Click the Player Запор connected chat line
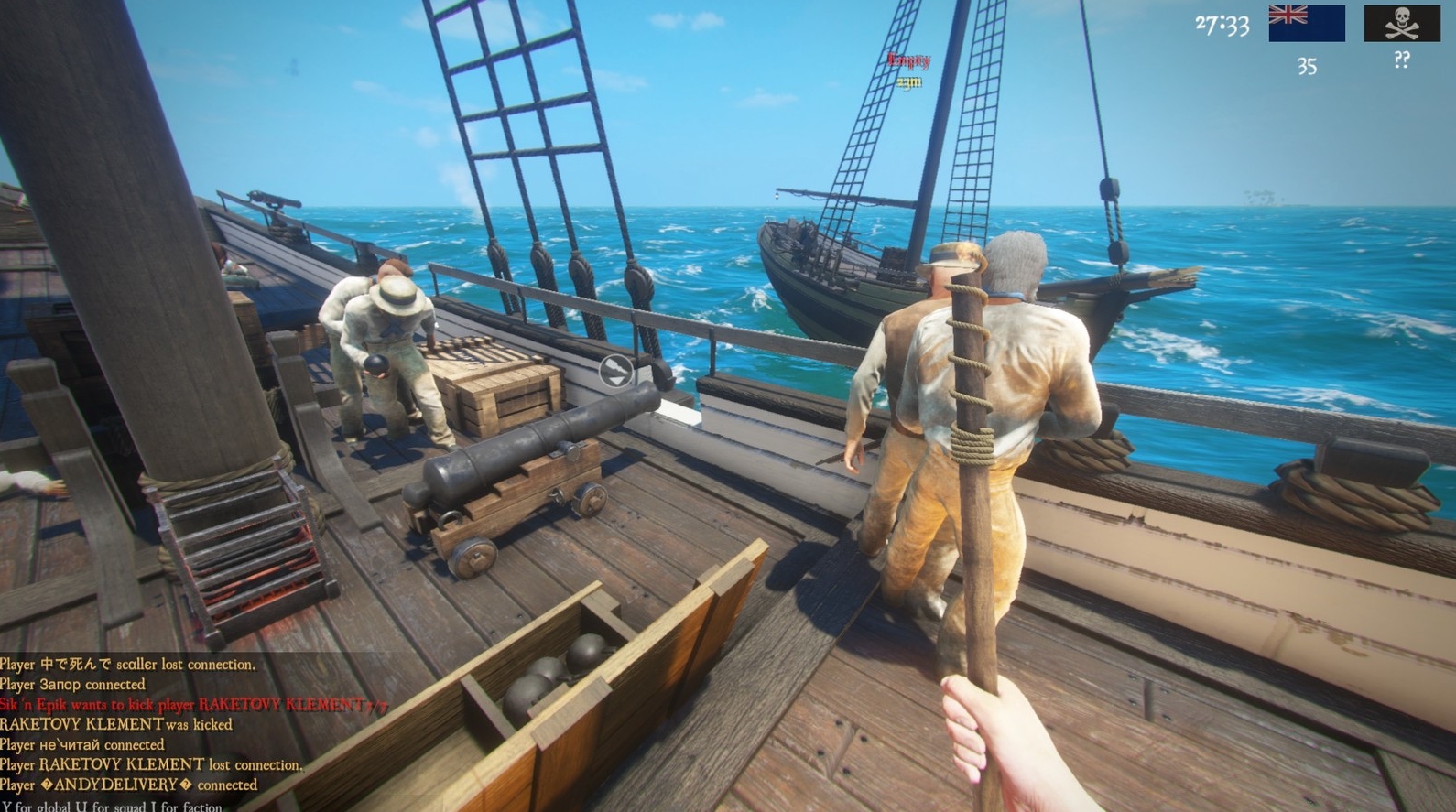The width and height of the screenshot is (1456, 812). 71,684
